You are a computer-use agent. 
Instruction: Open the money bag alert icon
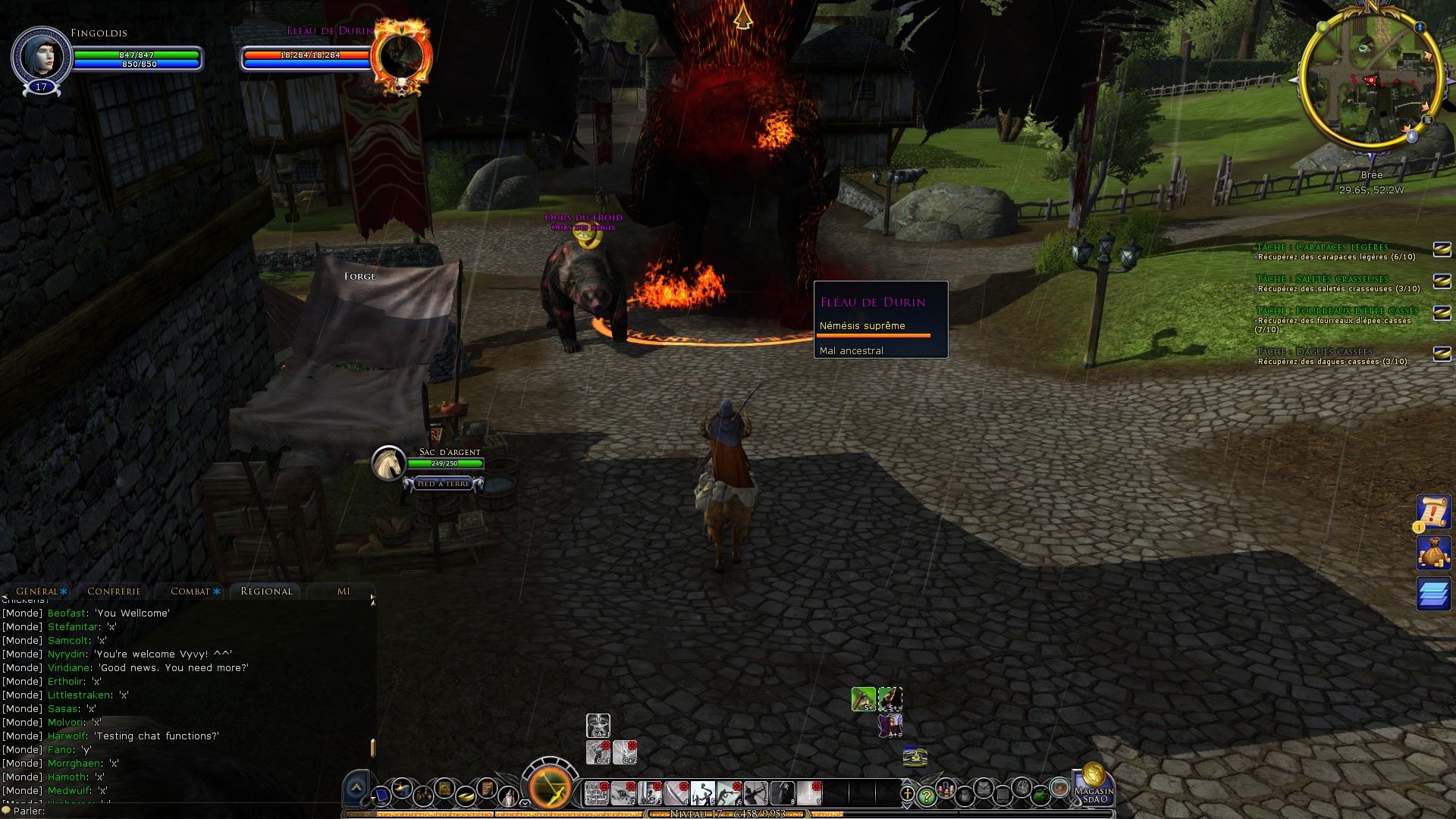tap(1434, 553)
